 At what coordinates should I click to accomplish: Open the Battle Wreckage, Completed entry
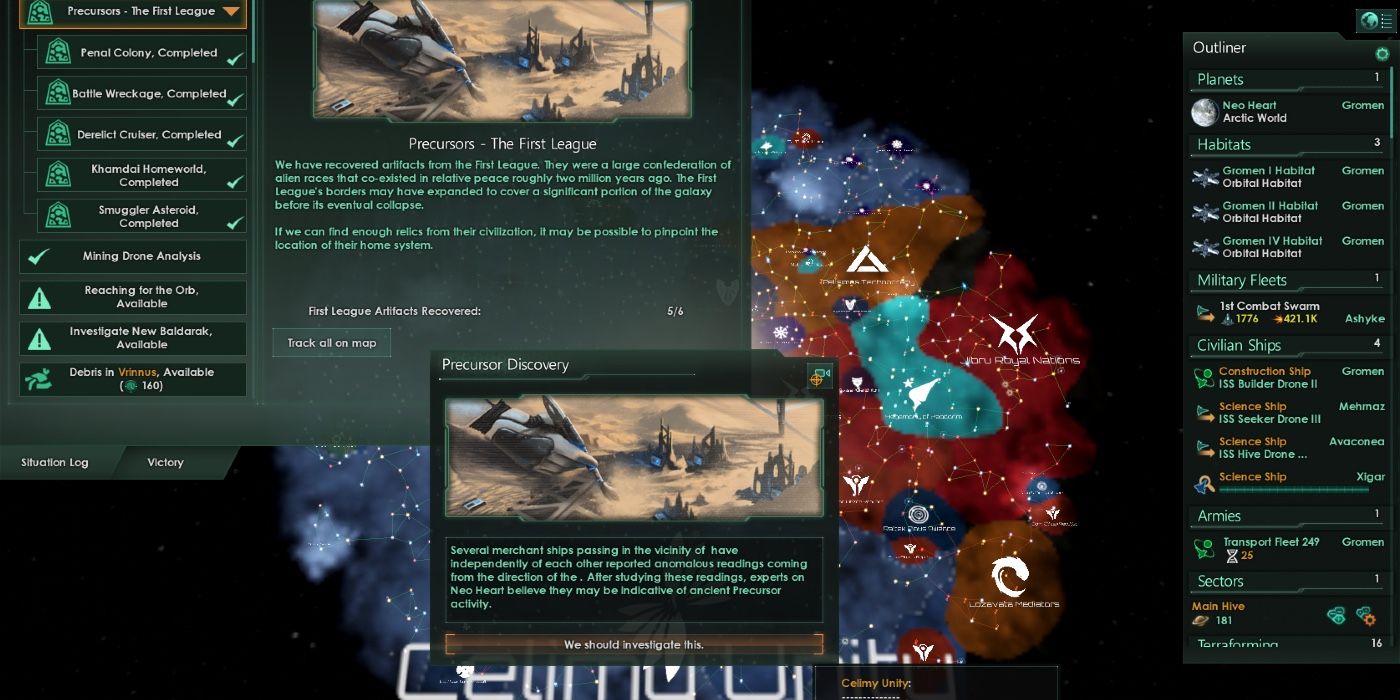point(141,94)
